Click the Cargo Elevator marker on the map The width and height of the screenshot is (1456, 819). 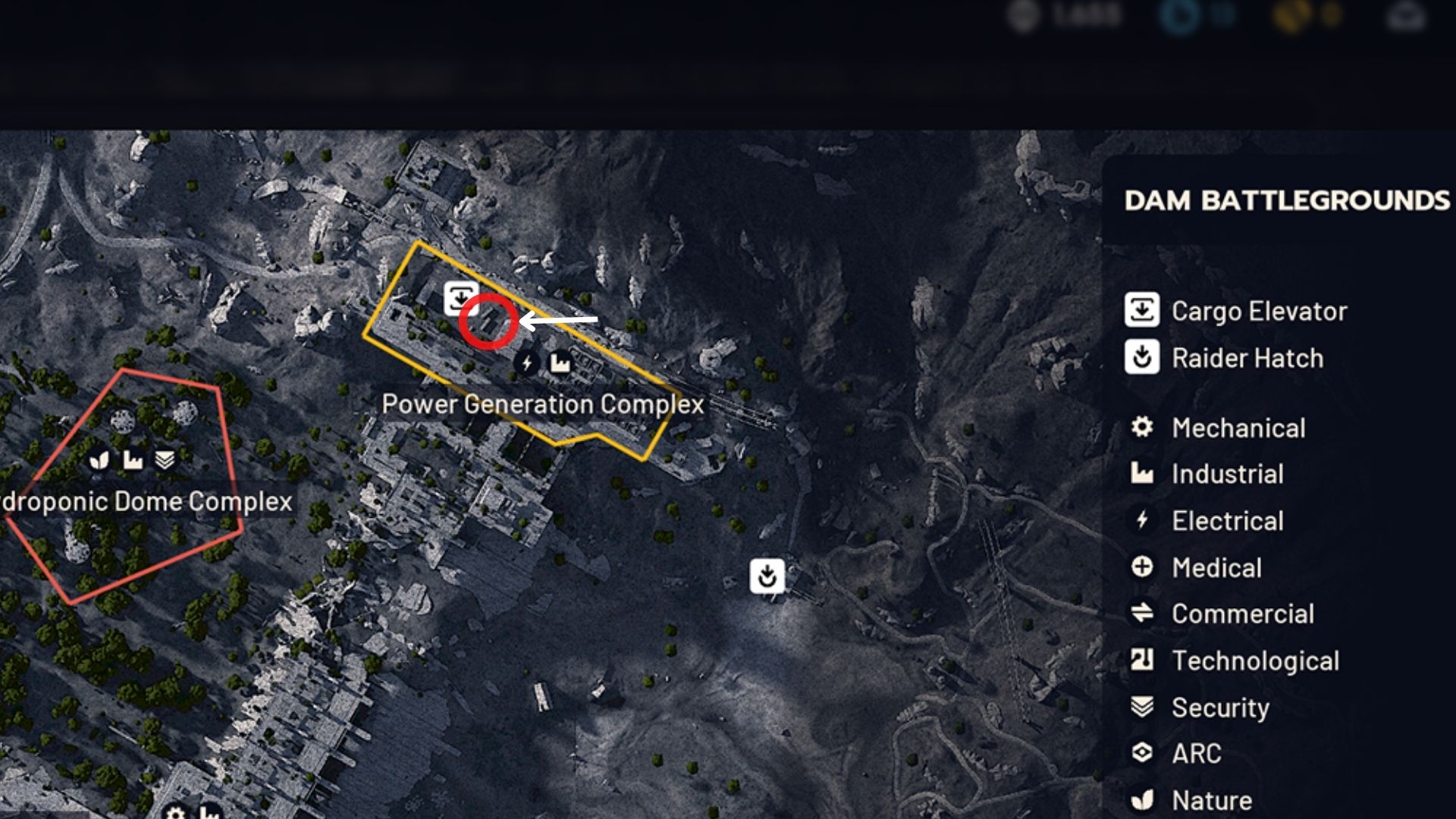(x=459, y=296)
